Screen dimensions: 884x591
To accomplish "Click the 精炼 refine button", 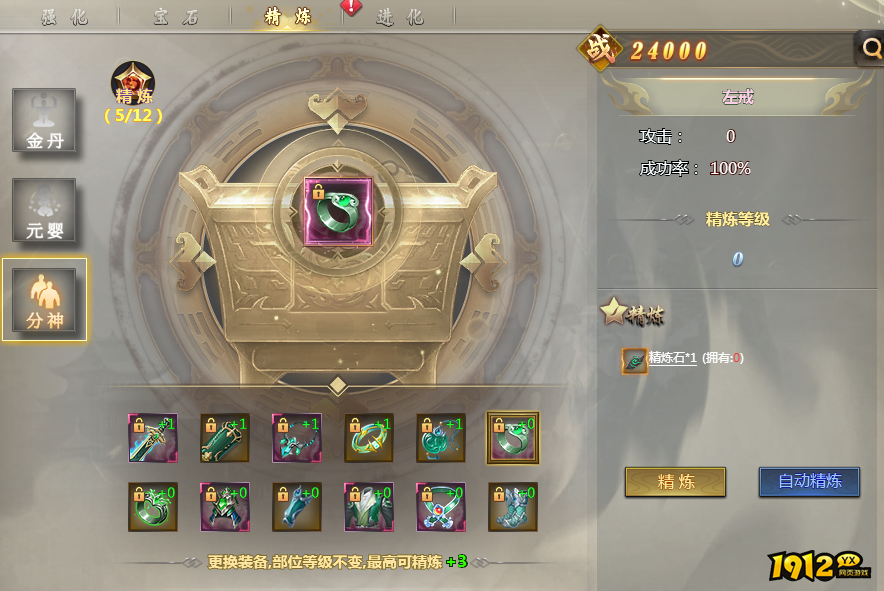I will (x=675, y=481).
